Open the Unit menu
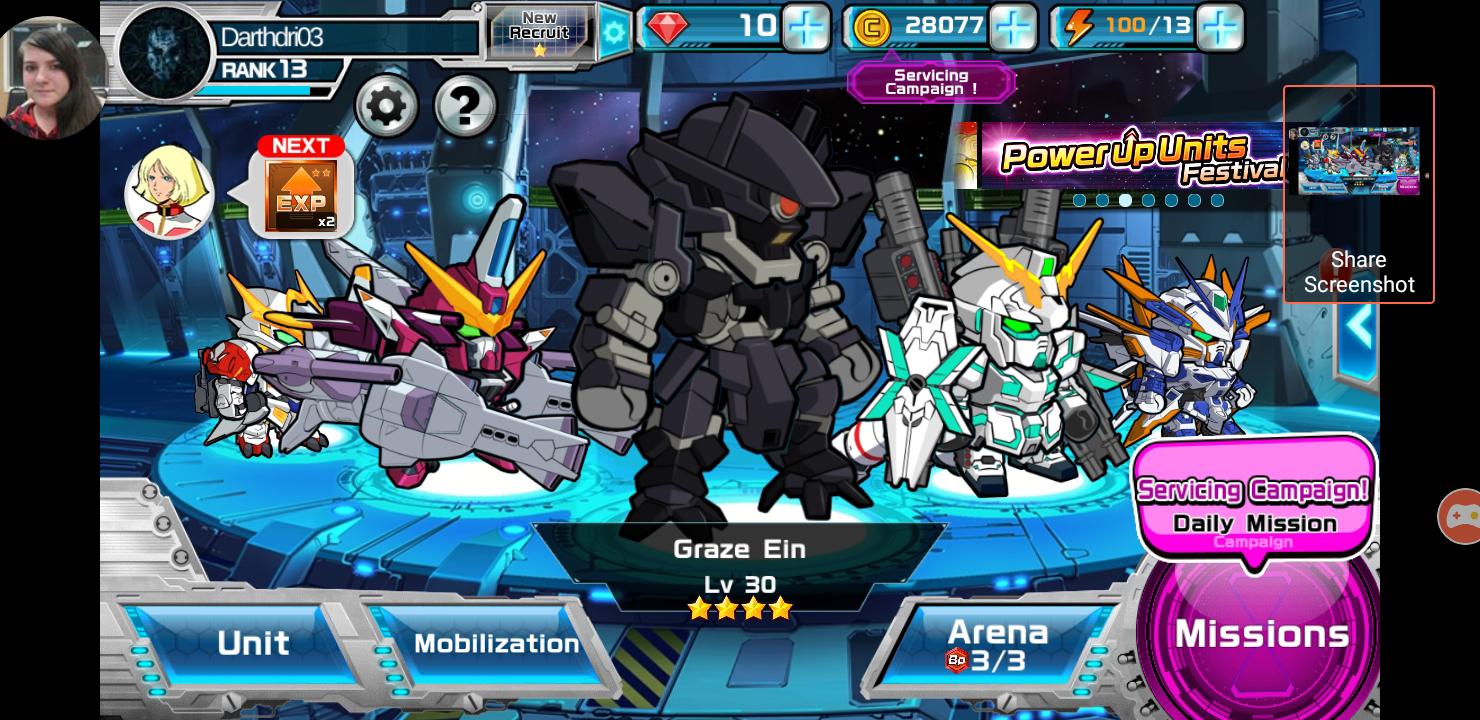Screen dimensions: 1480x720 252,643
